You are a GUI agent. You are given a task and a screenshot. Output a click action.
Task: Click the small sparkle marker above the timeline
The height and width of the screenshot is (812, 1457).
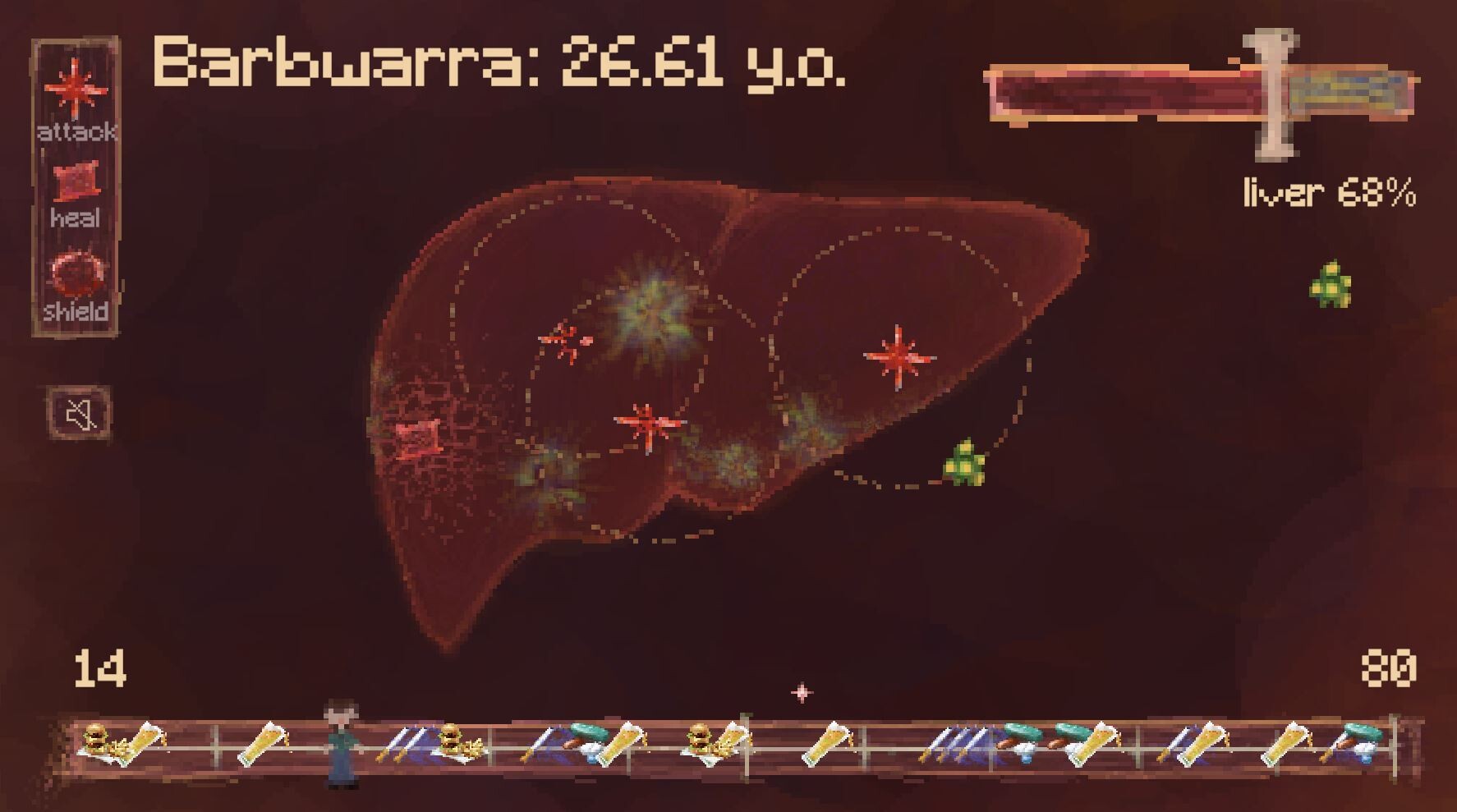(x=801, y=692)
